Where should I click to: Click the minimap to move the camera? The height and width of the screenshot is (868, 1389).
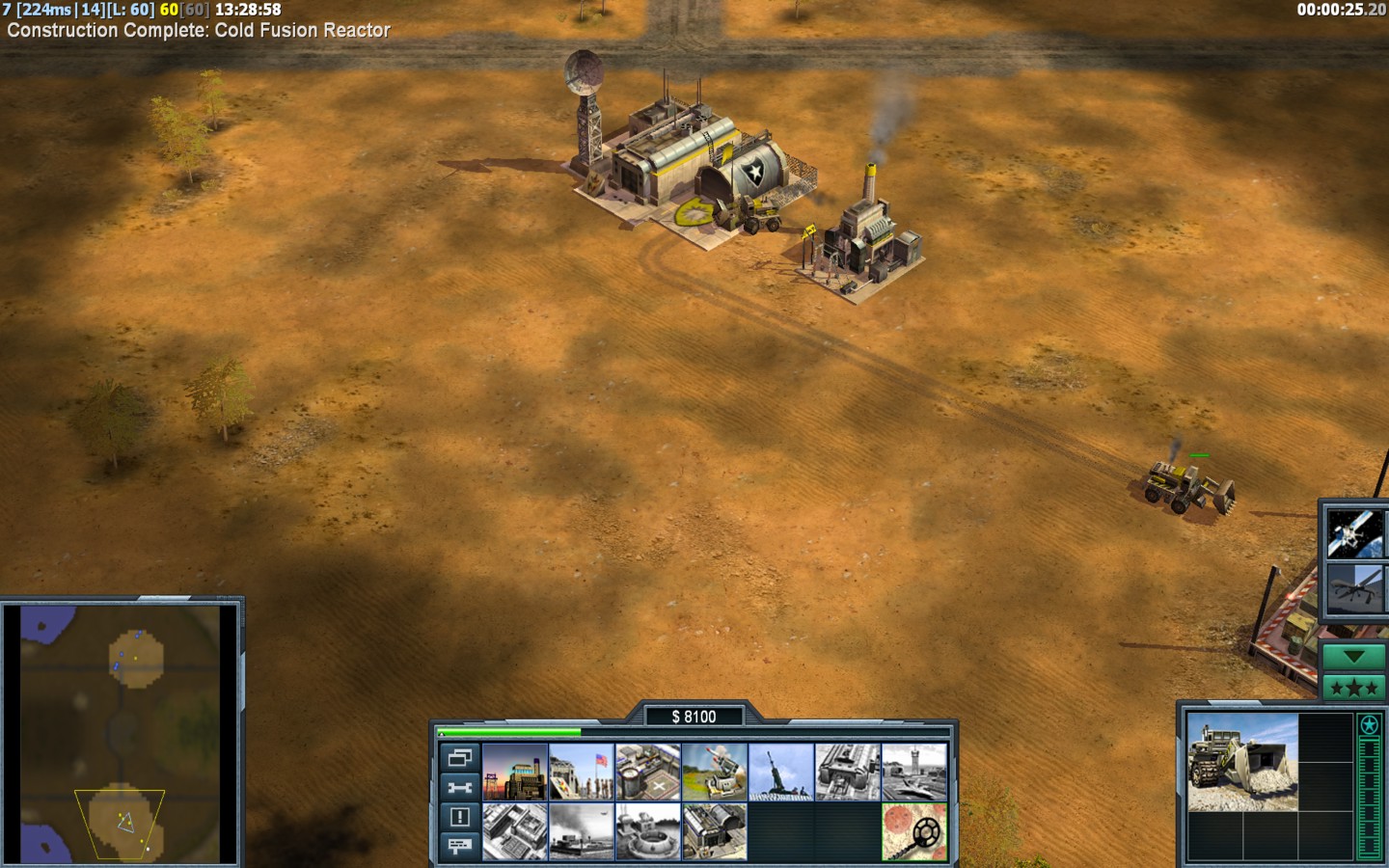pos(122,733)
